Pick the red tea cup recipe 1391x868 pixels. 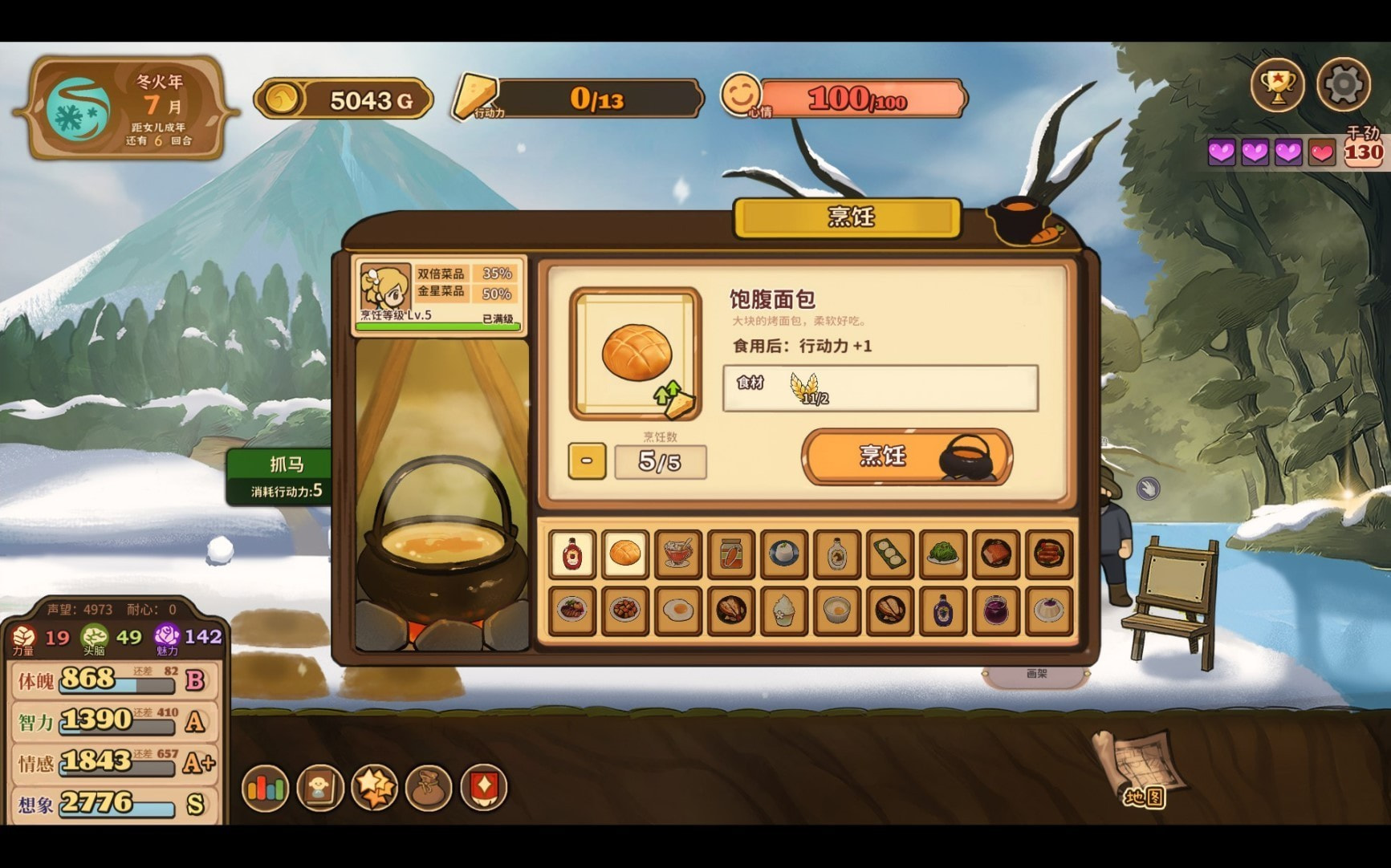pos(678,554)
